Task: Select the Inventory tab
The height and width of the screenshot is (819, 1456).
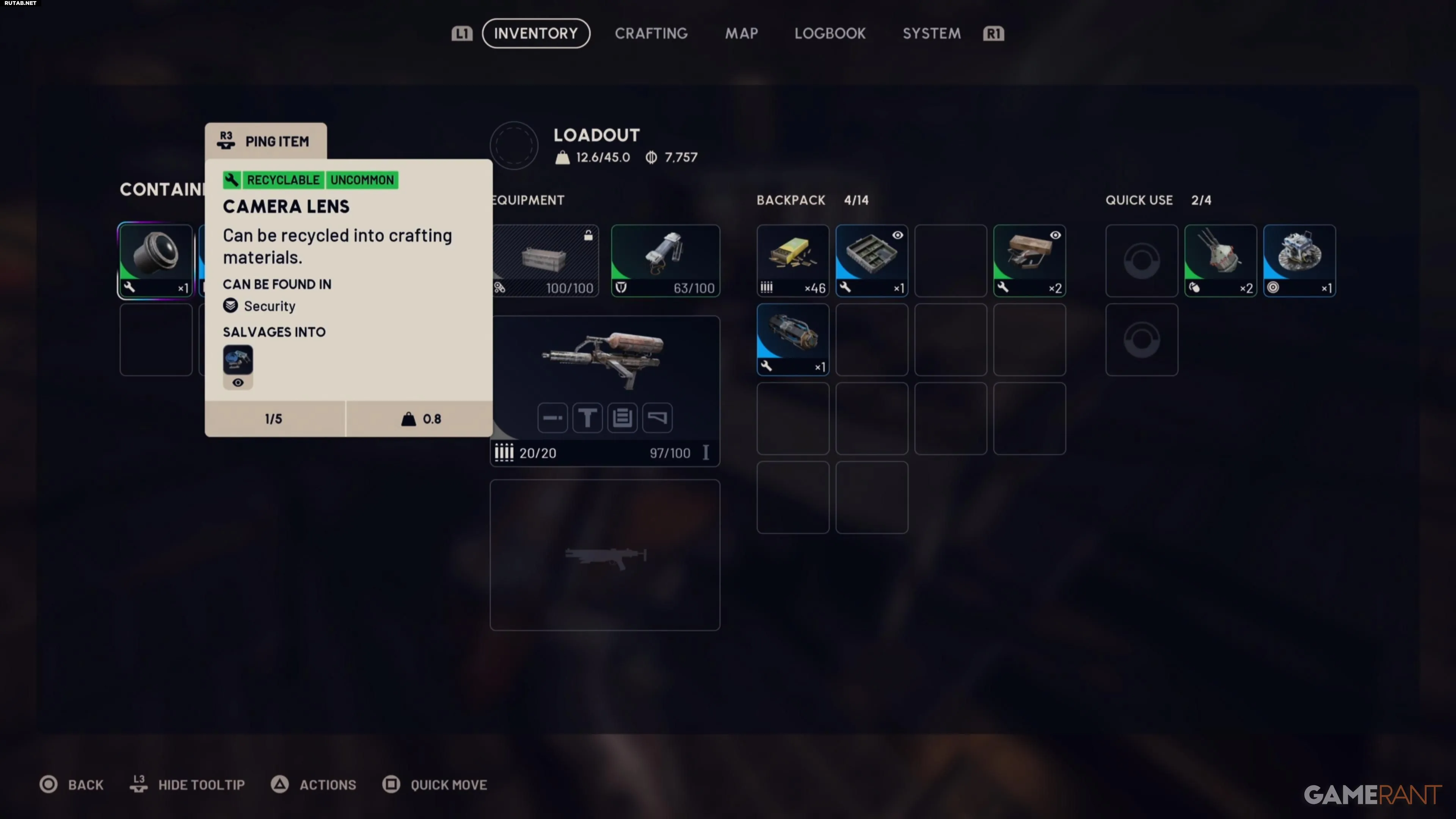Action: coord(536,33)
